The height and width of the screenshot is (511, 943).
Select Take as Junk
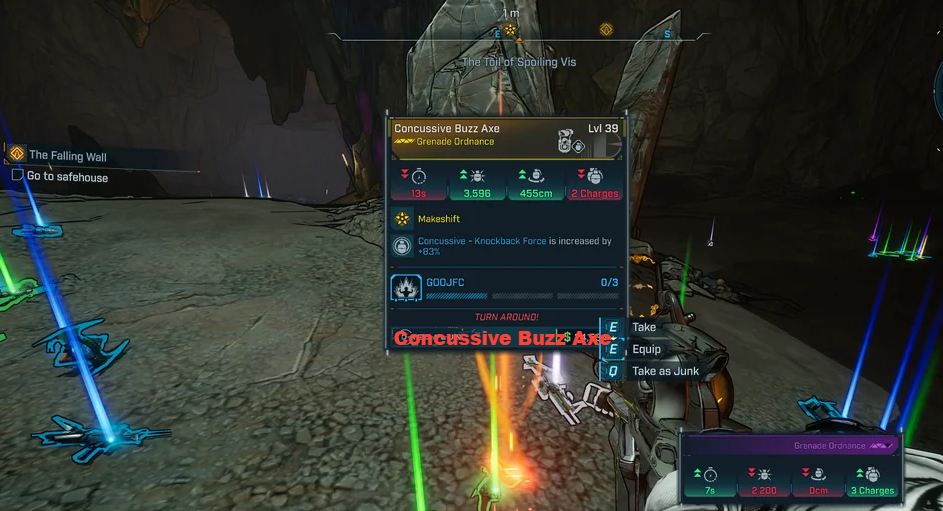click(x=664, y=371)
